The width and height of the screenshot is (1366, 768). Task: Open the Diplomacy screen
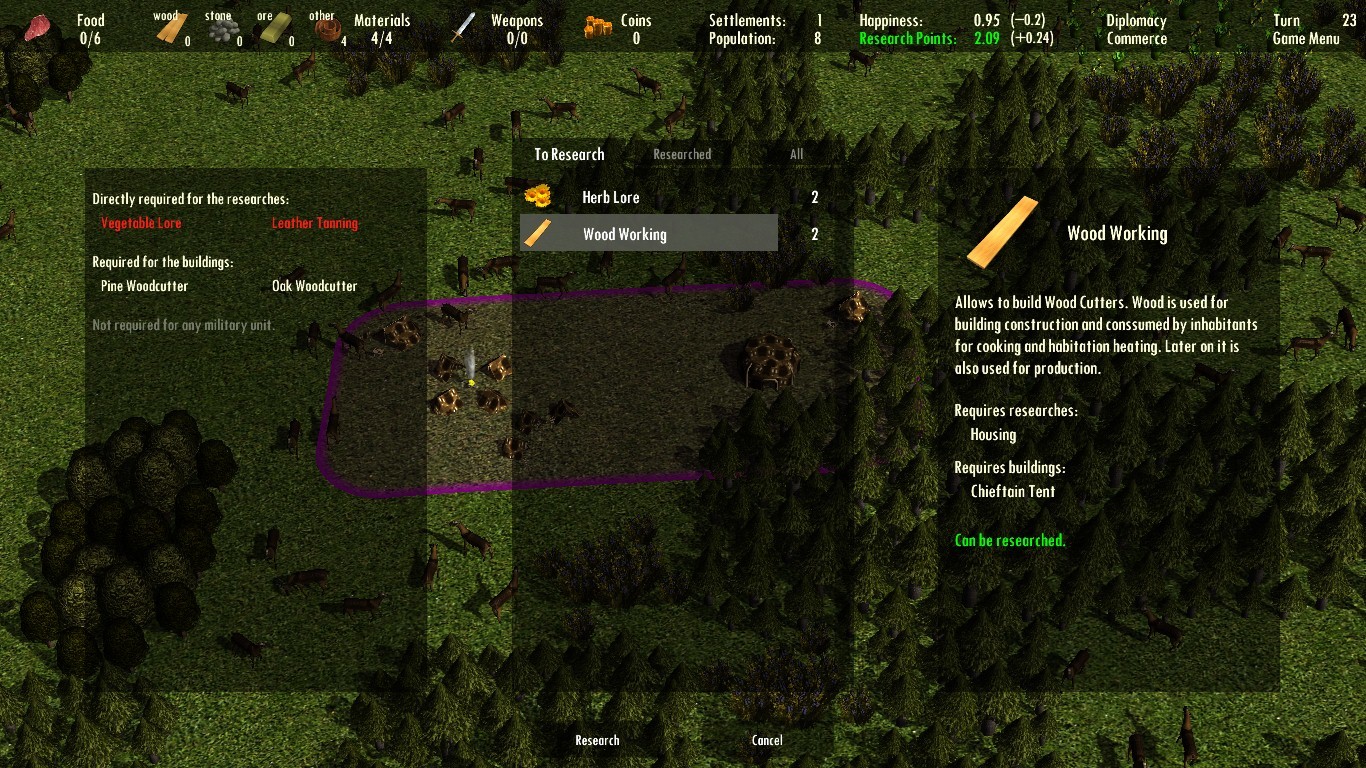[x=1136, y=19]
